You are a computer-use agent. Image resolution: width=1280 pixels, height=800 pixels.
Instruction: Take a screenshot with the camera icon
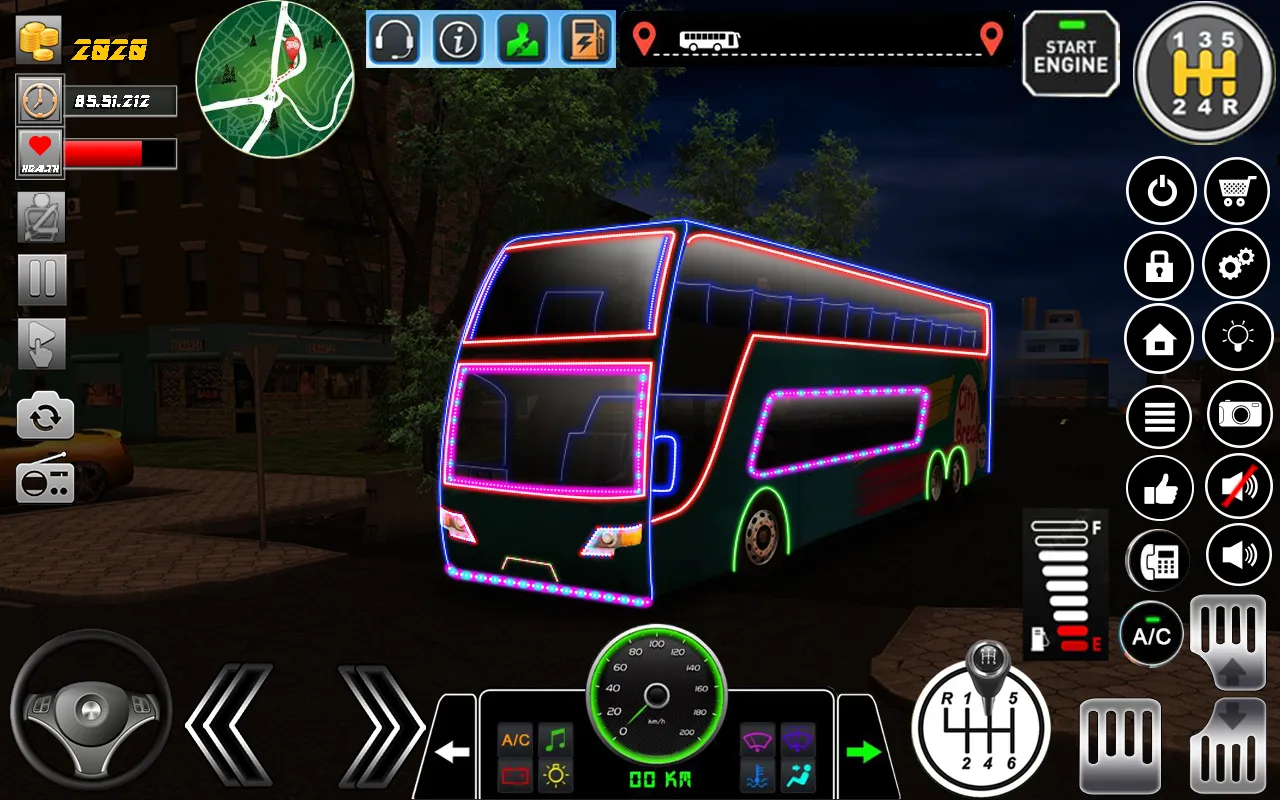tap(1237, 414)
